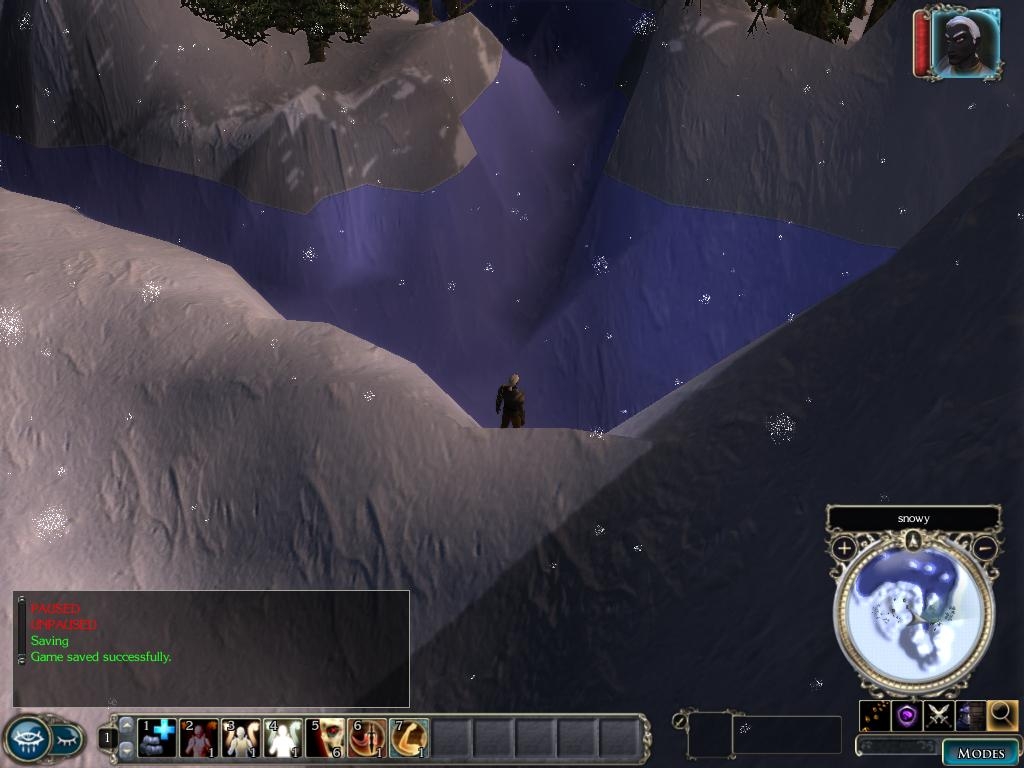Image resolution: width=1024 pixels, height=768 pixels.
Task: Use hotbar slot 6 sword ability
Action: [x=367, y=738]
